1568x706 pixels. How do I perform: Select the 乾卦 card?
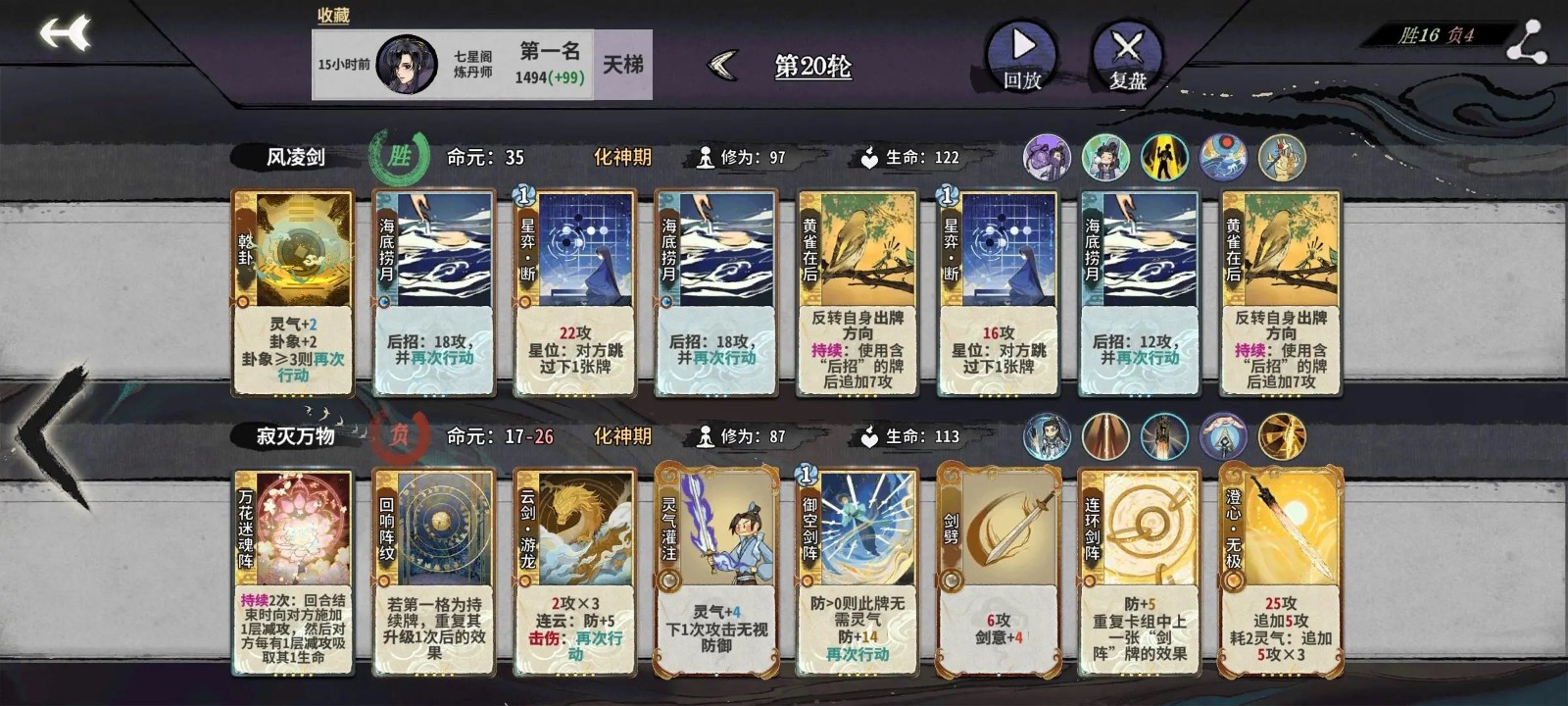pyautogui.click(x=293, y=293)
